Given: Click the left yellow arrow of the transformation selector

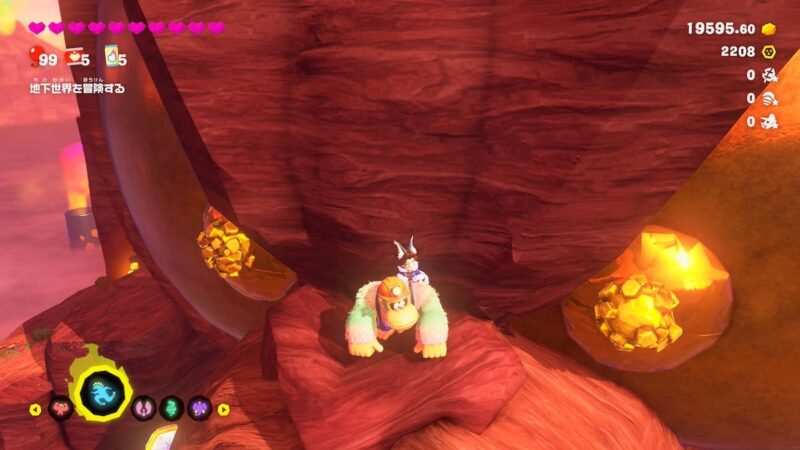Looking at the screenshot, I should click(36, 409).
